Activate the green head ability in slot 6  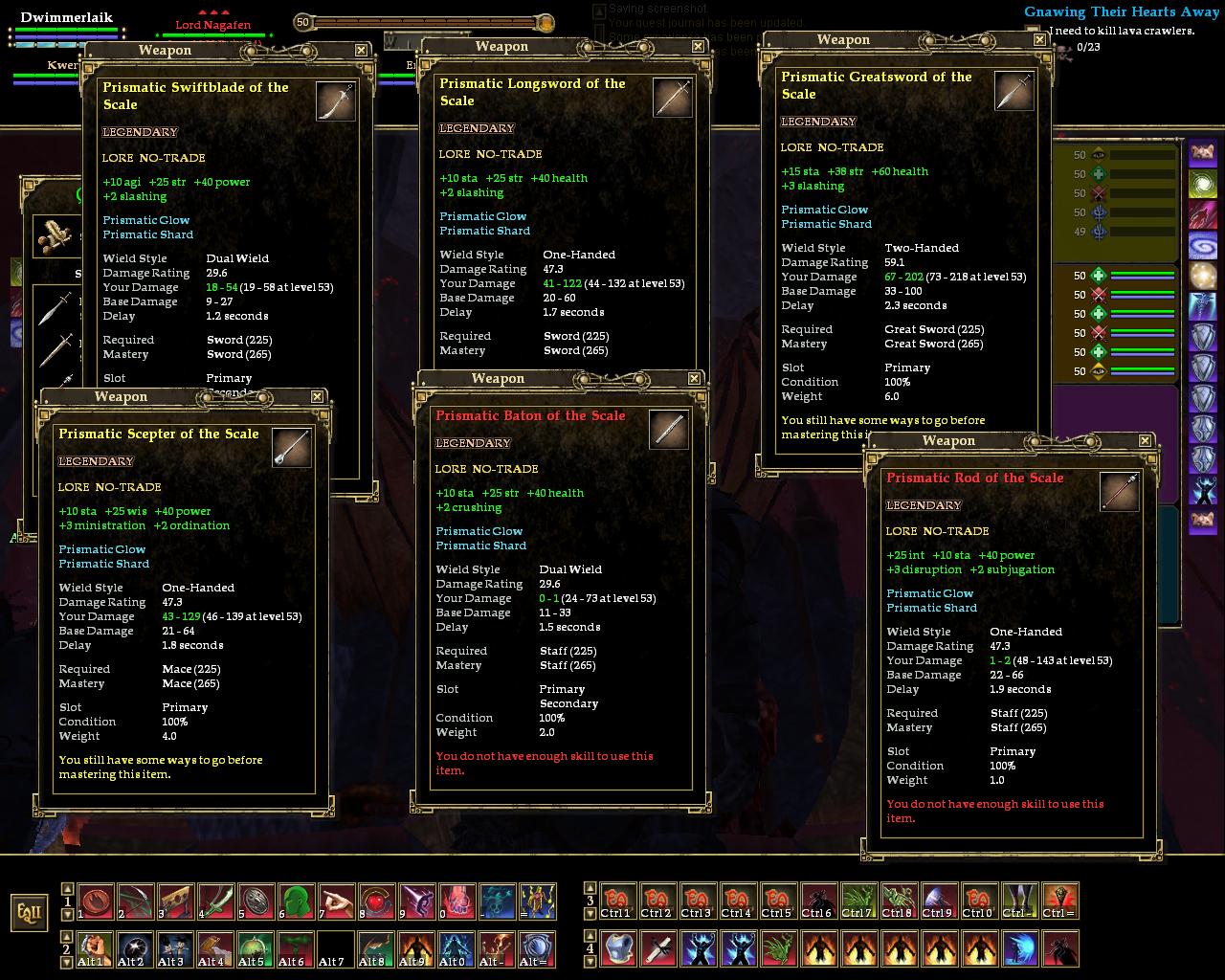coord(296,902)
